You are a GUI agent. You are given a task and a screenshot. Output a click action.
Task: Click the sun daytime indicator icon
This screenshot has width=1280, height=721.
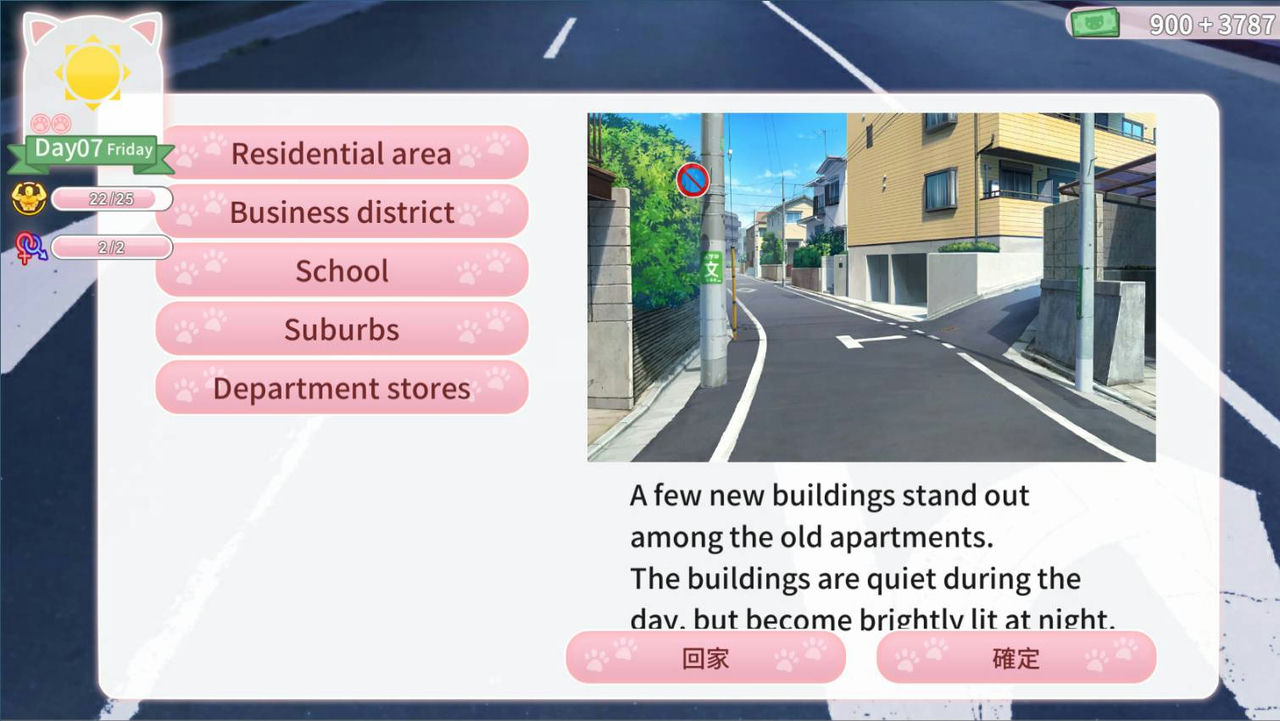[93, 72]
